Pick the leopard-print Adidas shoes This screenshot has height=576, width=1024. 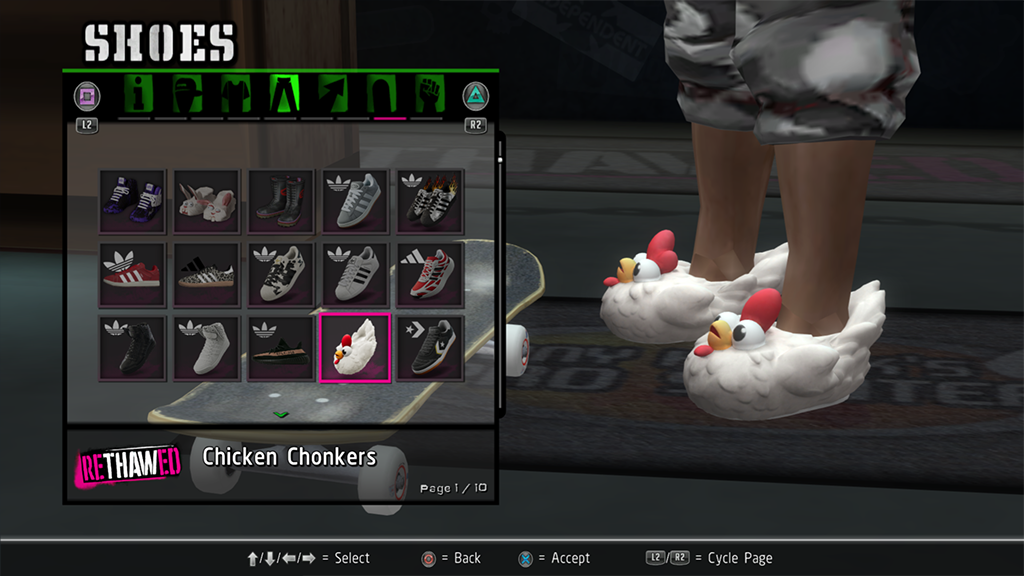[x=207, y=274]
